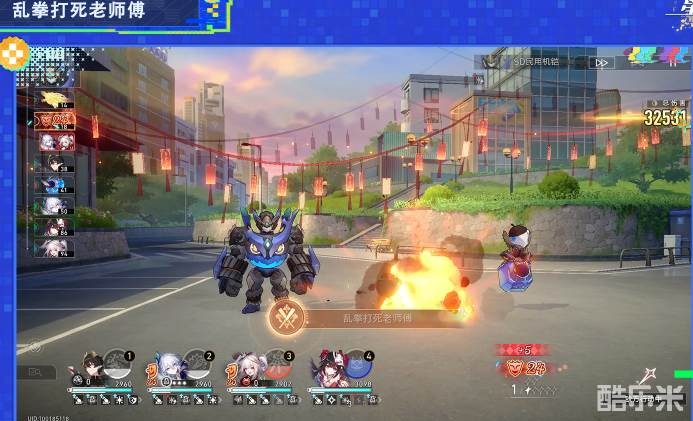This screenshot has height=421, width=693.
Task: Select the blue mech entry in turn order
Action: pyautogui.click(x=54, y=183)
